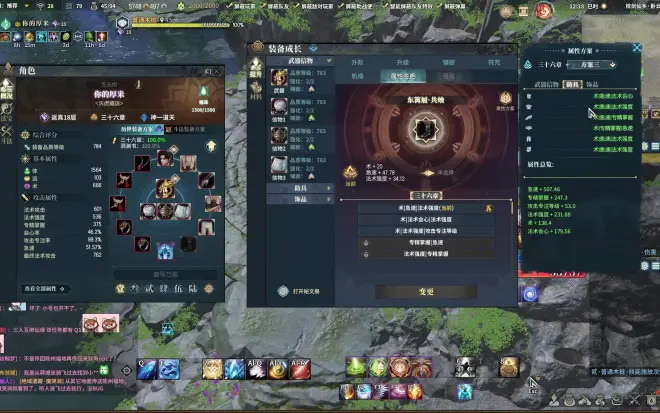Close the 角色 character window
The height and width of the screenshot is (413, 660).
coord(218,71)
